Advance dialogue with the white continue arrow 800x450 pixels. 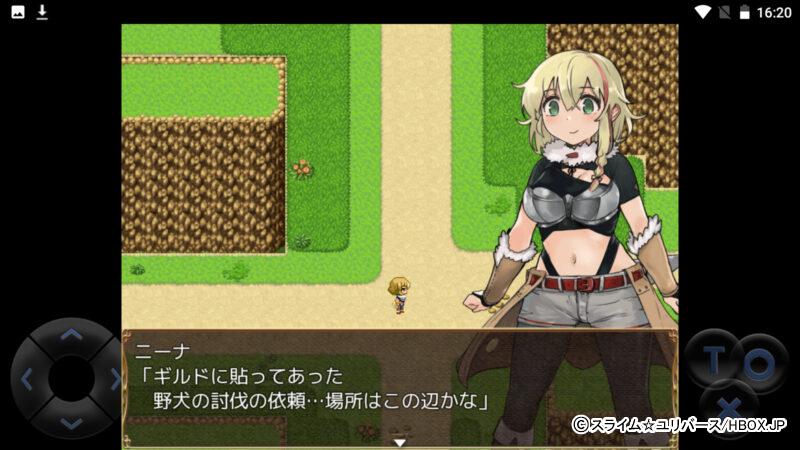[400, 441]
